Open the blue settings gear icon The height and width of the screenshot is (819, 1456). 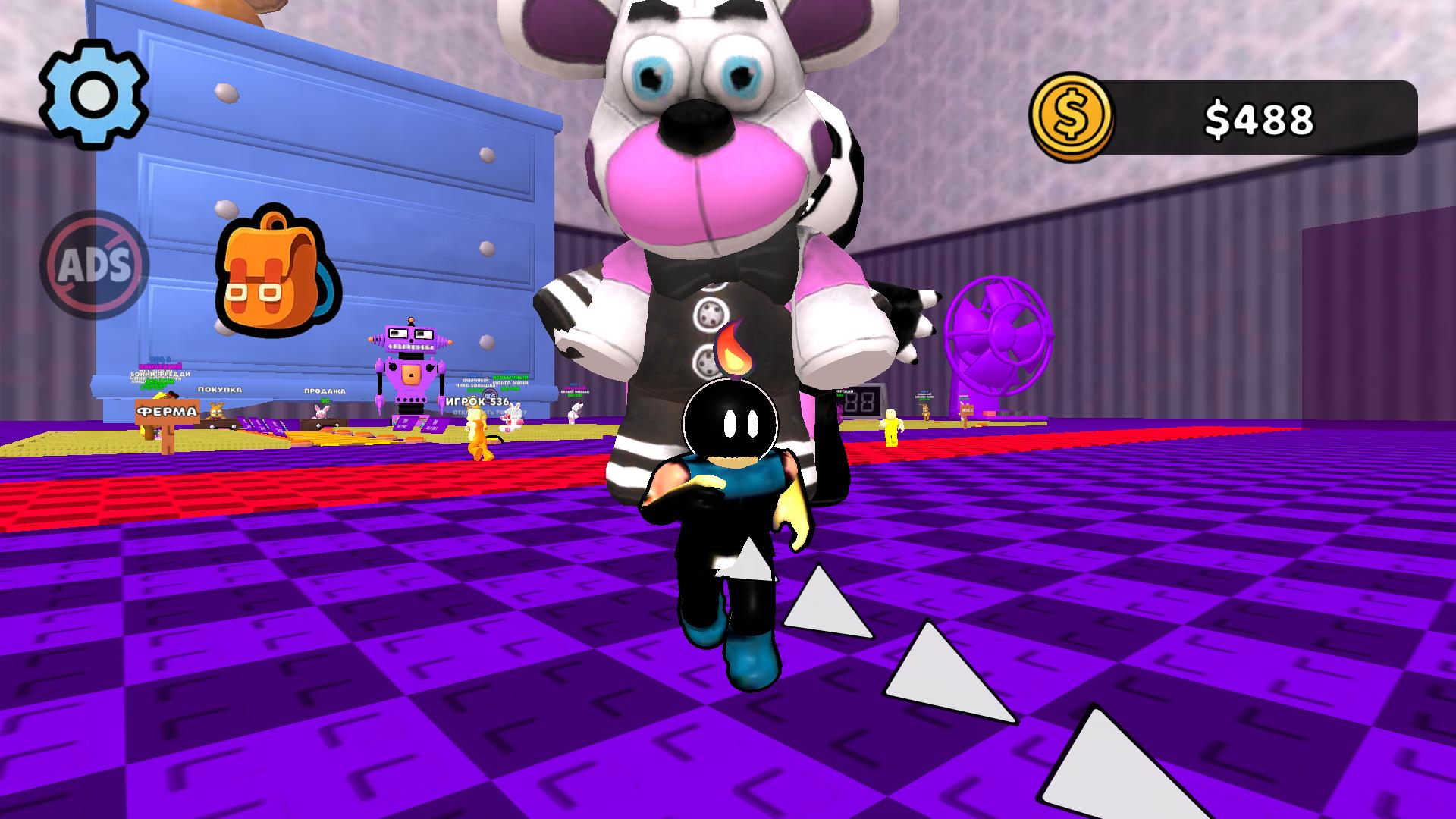(93, 93)
